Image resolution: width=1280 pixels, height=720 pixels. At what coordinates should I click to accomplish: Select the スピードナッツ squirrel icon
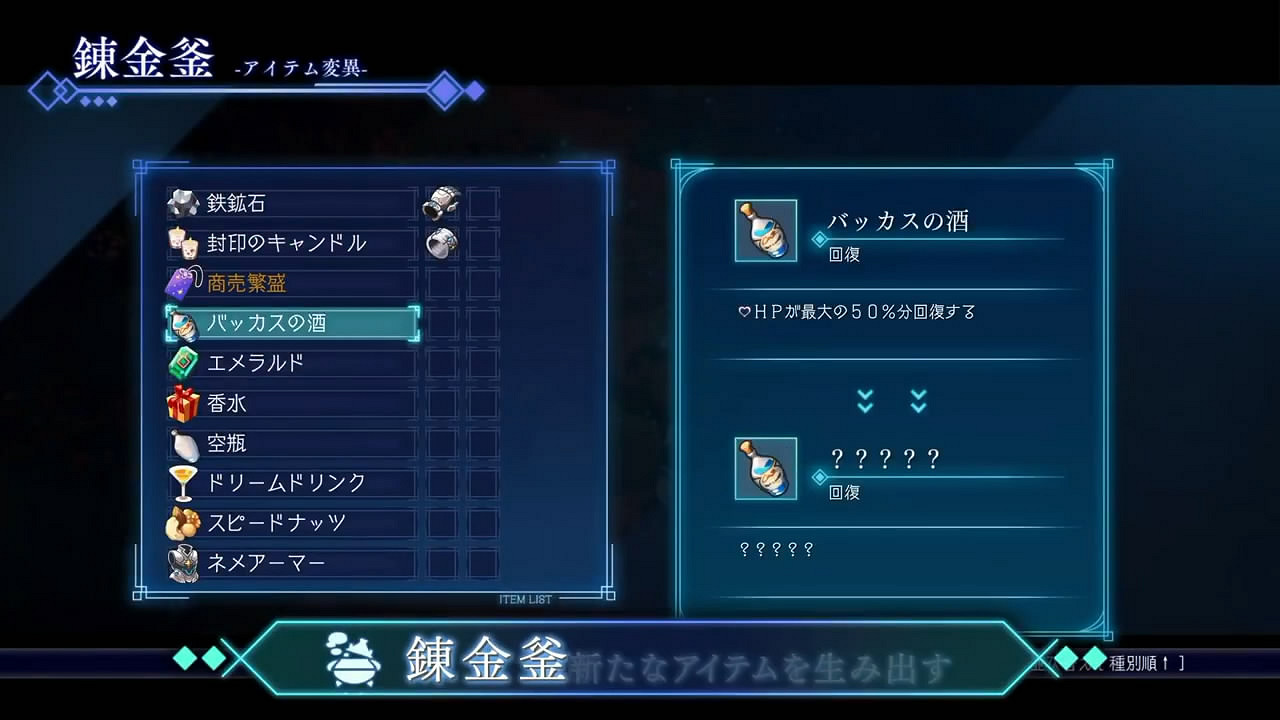pos(181,522)
